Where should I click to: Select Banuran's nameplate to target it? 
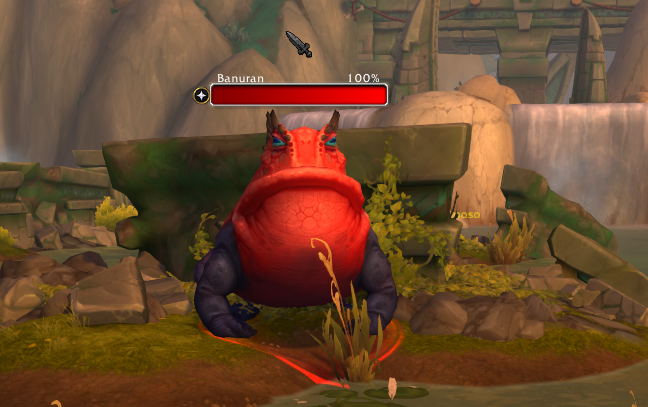(298, 95)
